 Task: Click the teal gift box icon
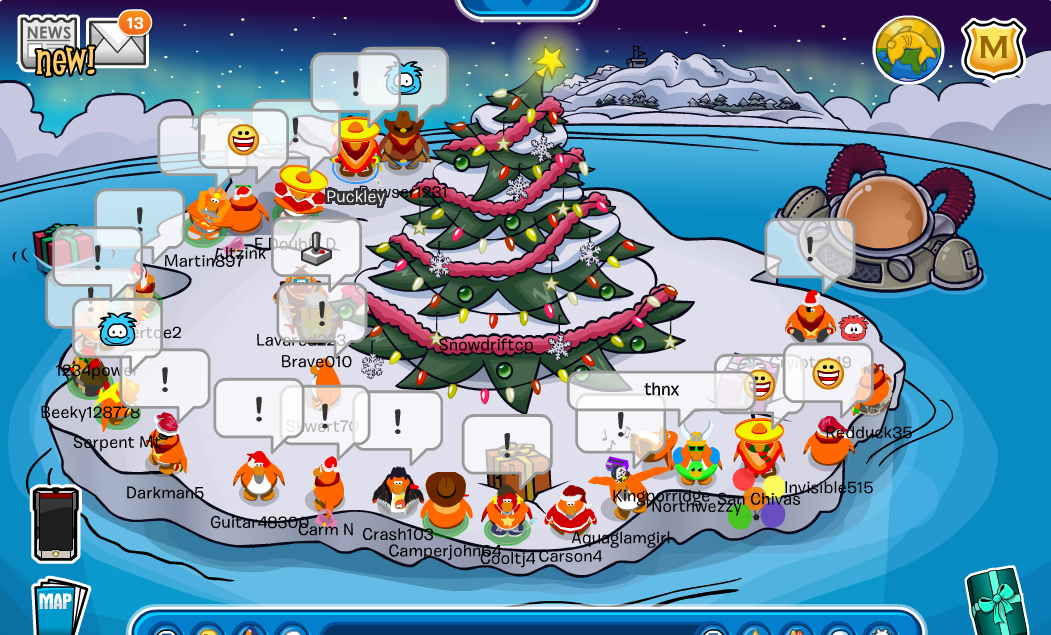pos(996,601)
